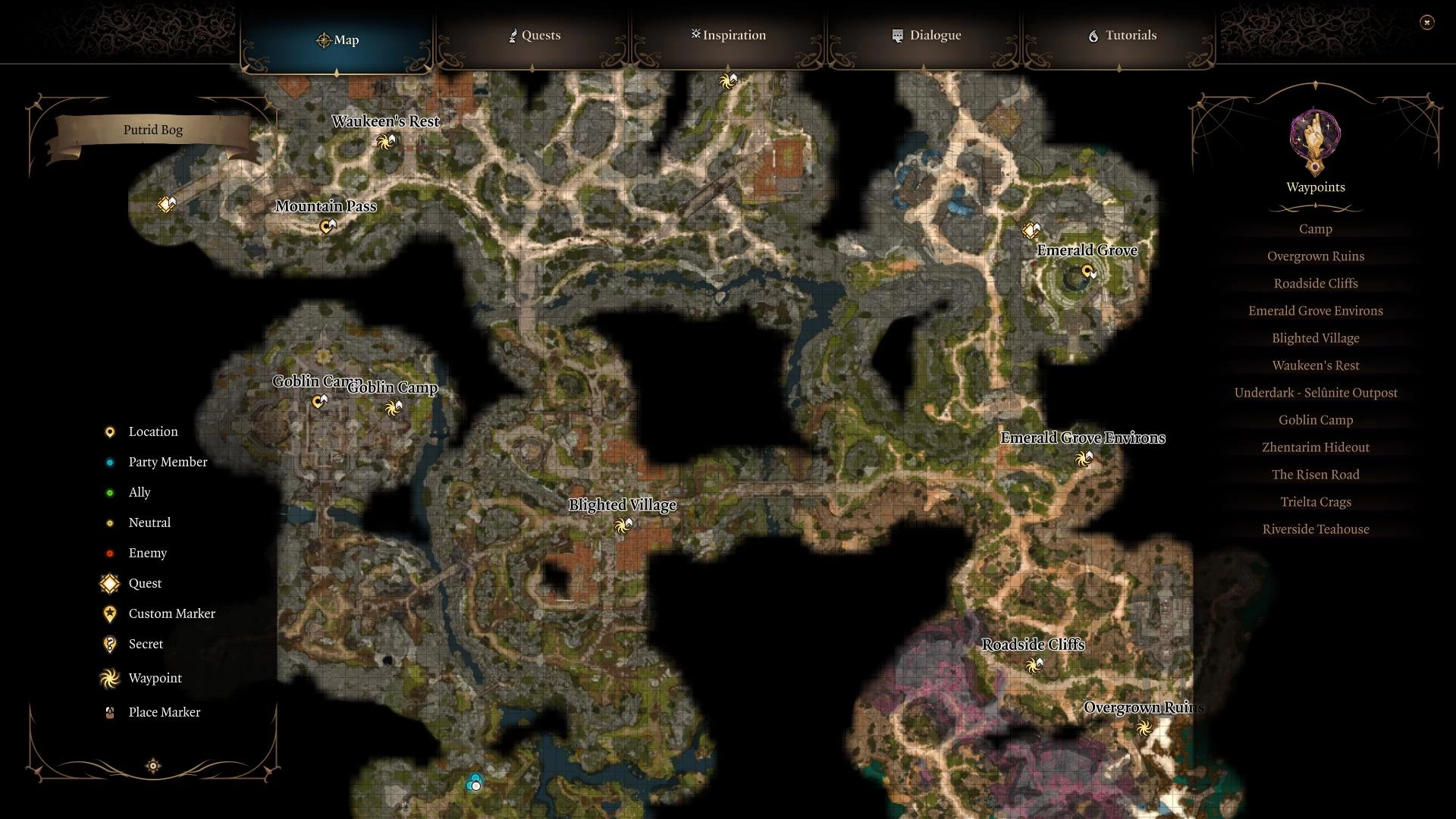1456x819 pixels.
Task: Close the map screen
Action: tap(1426, 23)
